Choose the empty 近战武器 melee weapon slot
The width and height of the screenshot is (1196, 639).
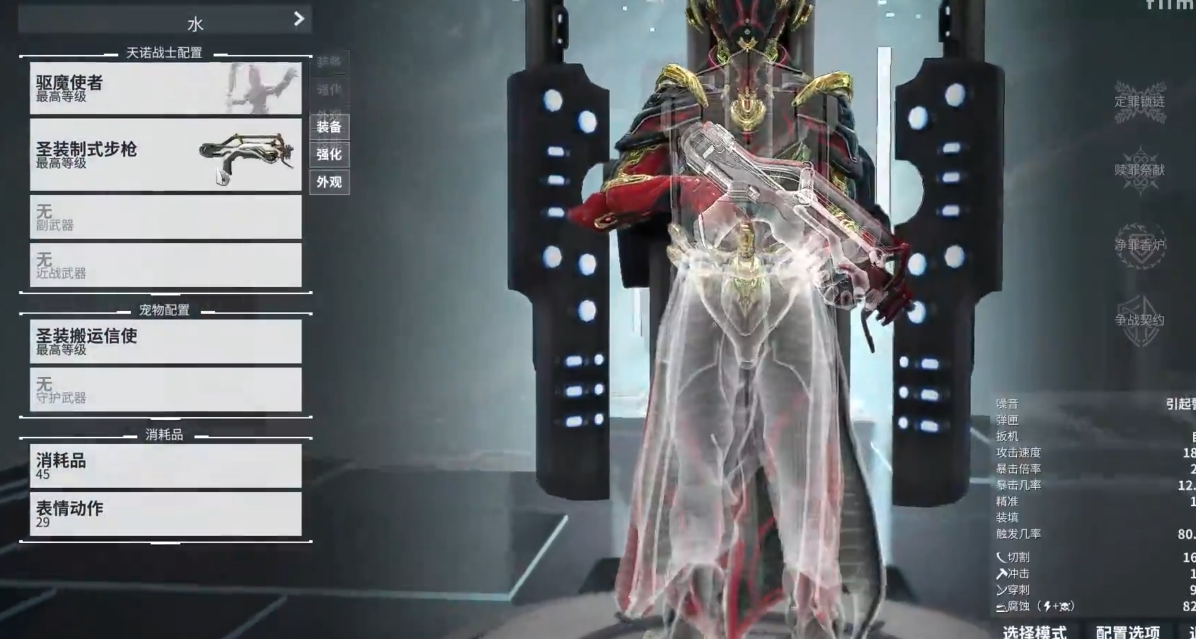(x=165, y=265)
